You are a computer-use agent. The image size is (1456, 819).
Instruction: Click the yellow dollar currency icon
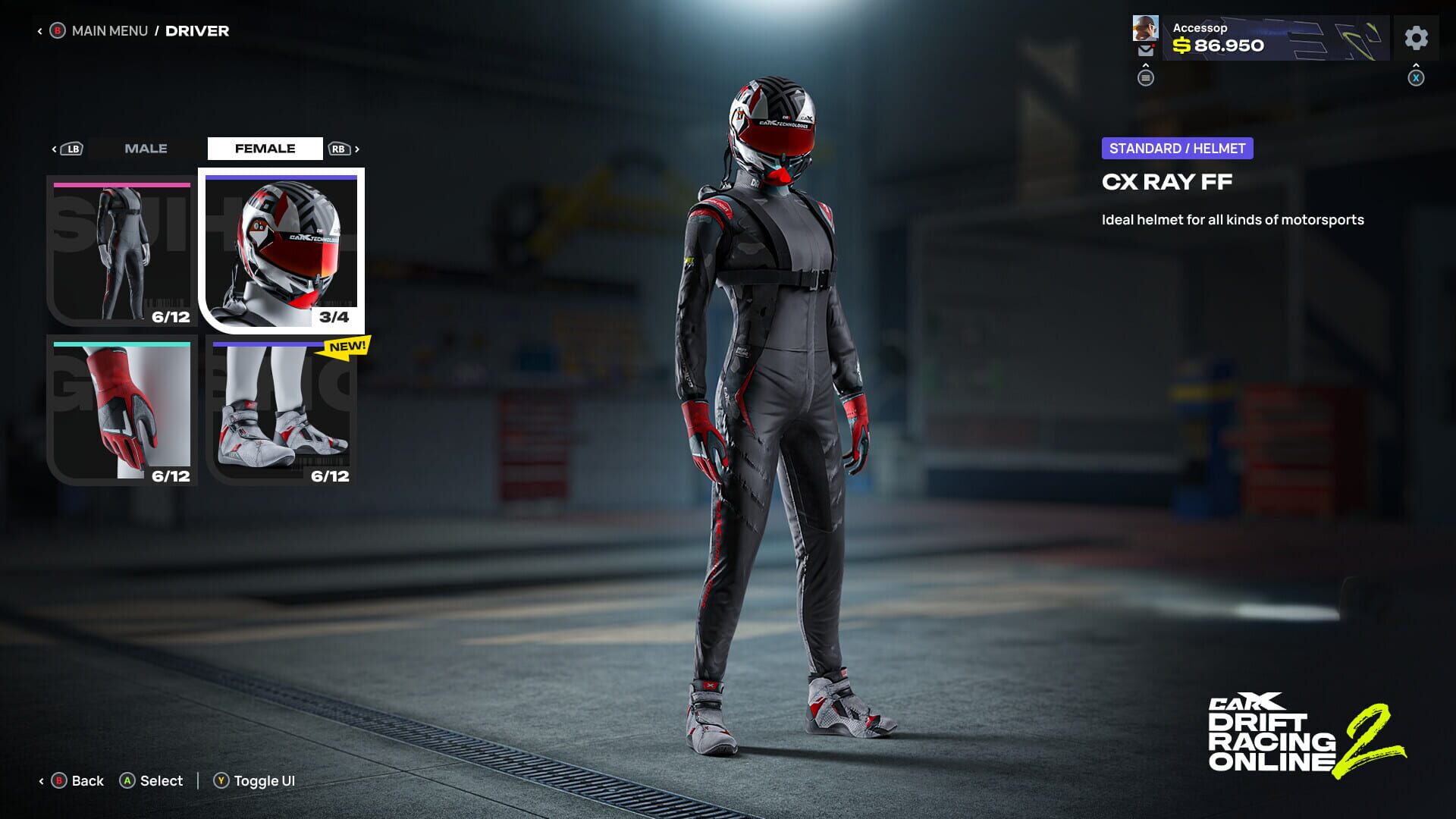coord(1180,45)
